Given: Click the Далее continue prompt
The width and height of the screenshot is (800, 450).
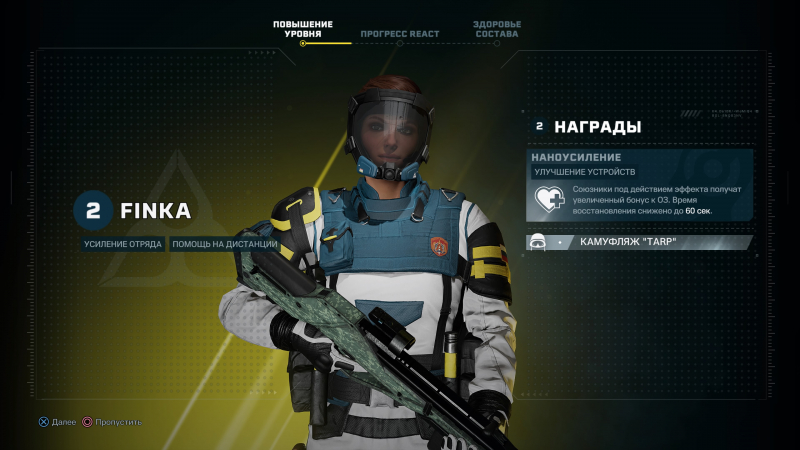Looking at the screenshot, I should tap(57, 422).
